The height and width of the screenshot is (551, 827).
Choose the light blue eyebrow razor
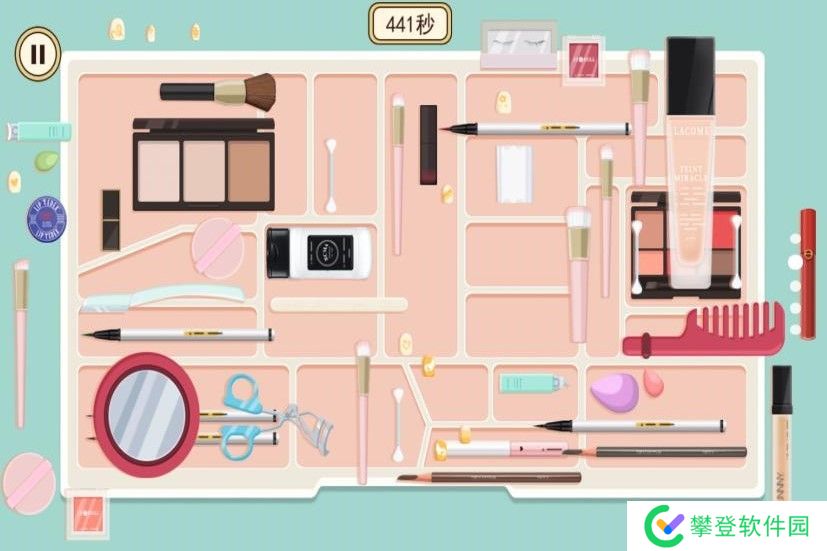[160, 296]
